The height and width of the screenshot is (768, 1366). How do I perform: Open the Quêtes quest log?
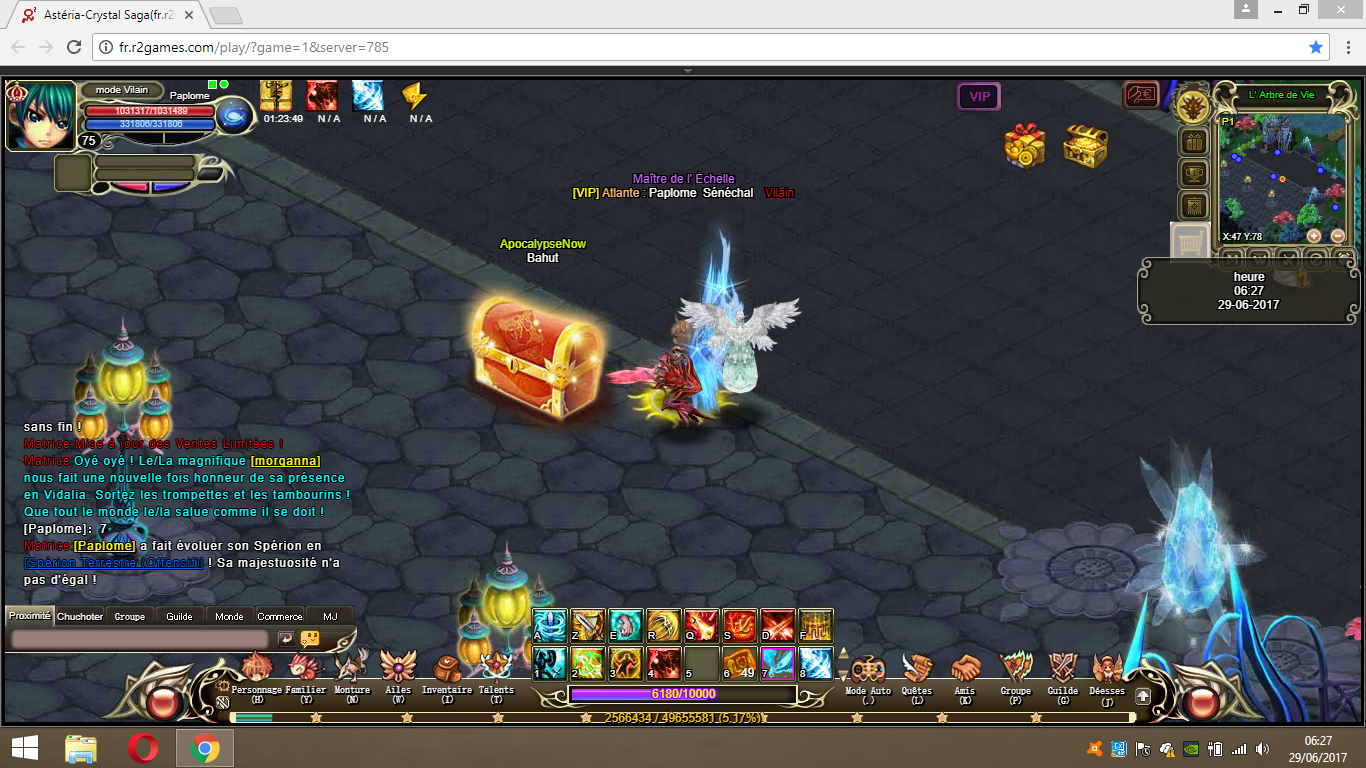916,669
